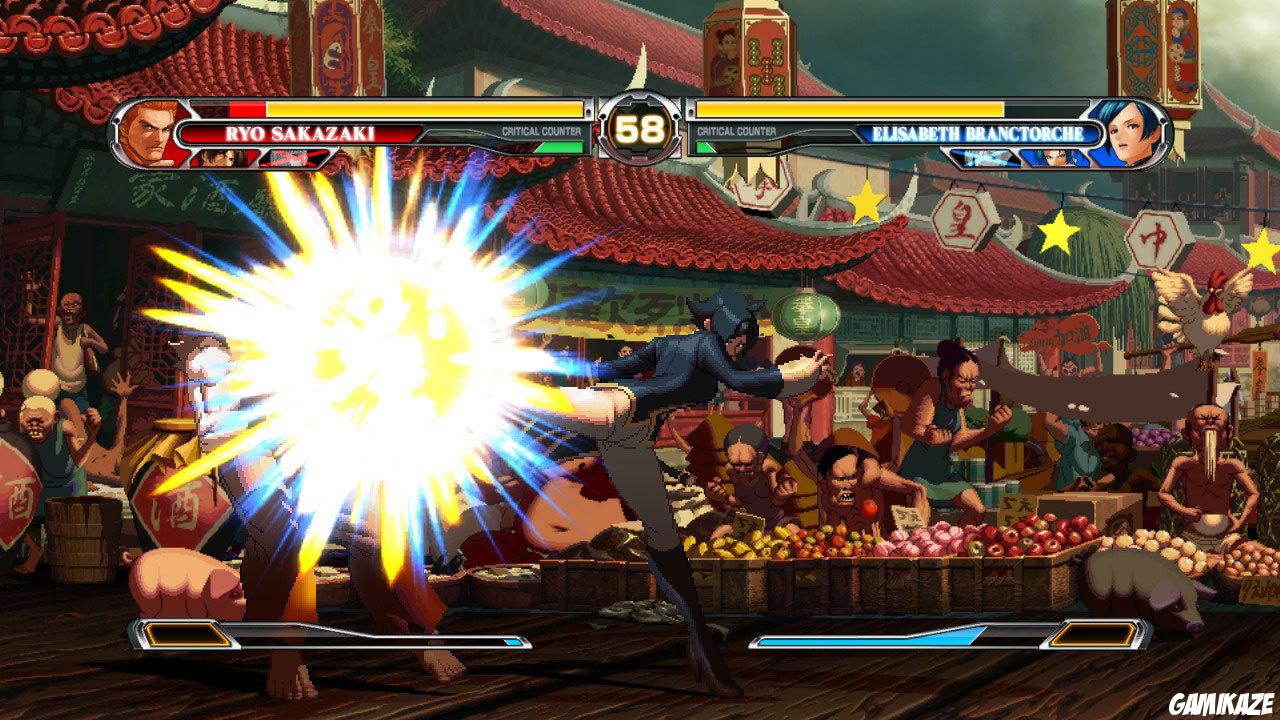Click Ryo's yellow health bar
This screenshot has height=720, width=1280.
(420, 110)
